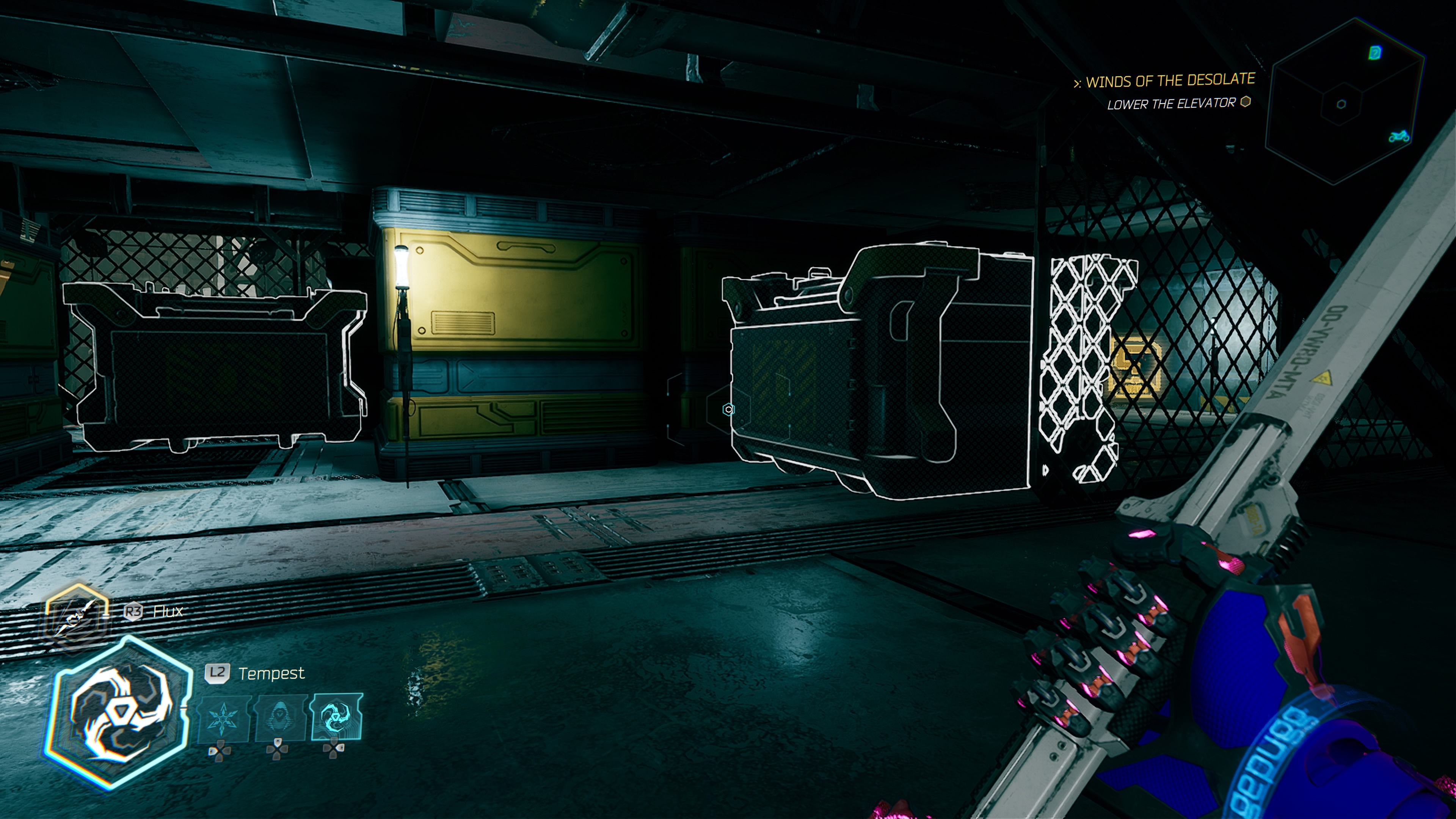
Task: Open the Winds of the Desolate mission tracker
Action: pyautogui.click(x=1169, y=81)
